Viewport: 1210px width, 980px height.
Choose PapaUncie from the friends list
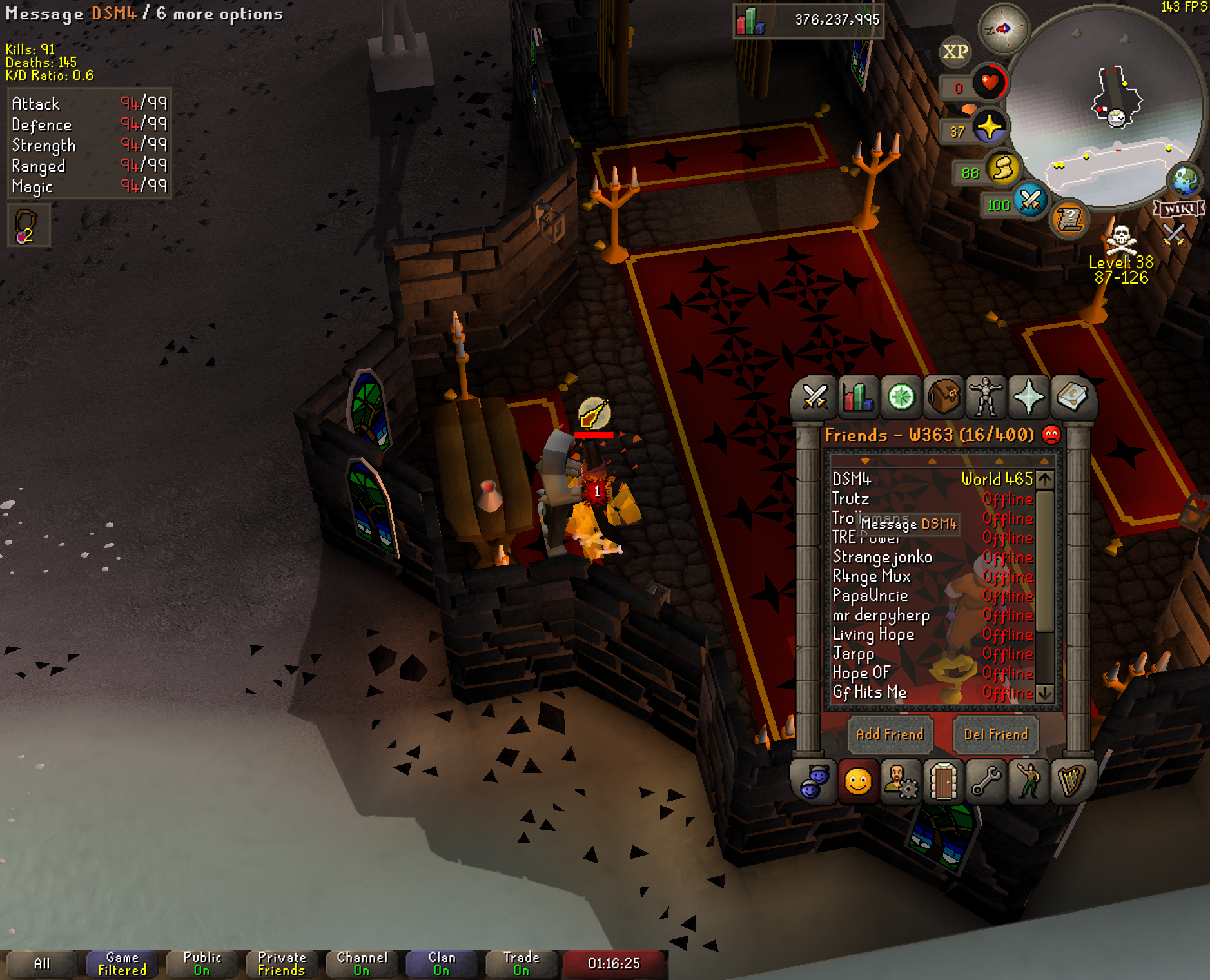tap(870, 596)
